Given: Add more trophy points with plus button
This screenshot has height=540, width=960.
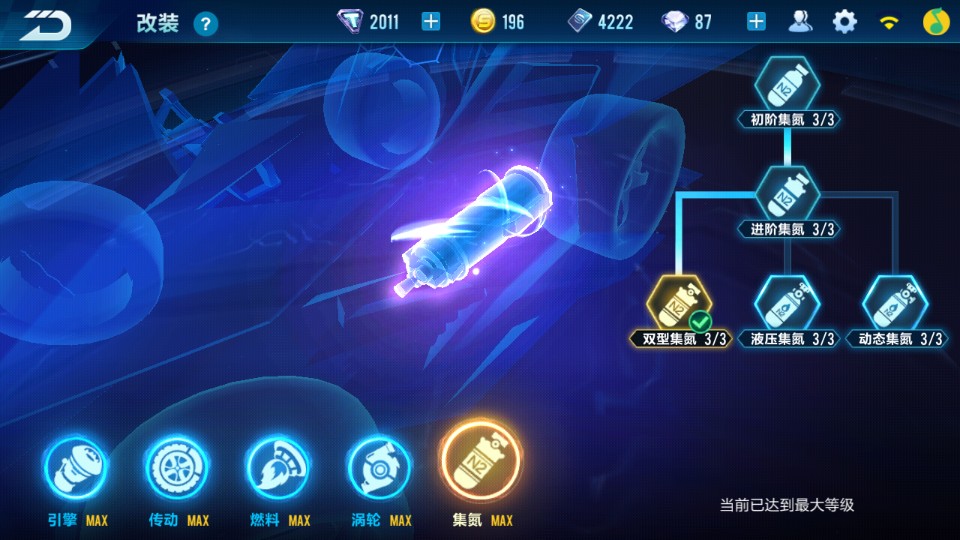Looking at the screenshot, I should [431, 22].
